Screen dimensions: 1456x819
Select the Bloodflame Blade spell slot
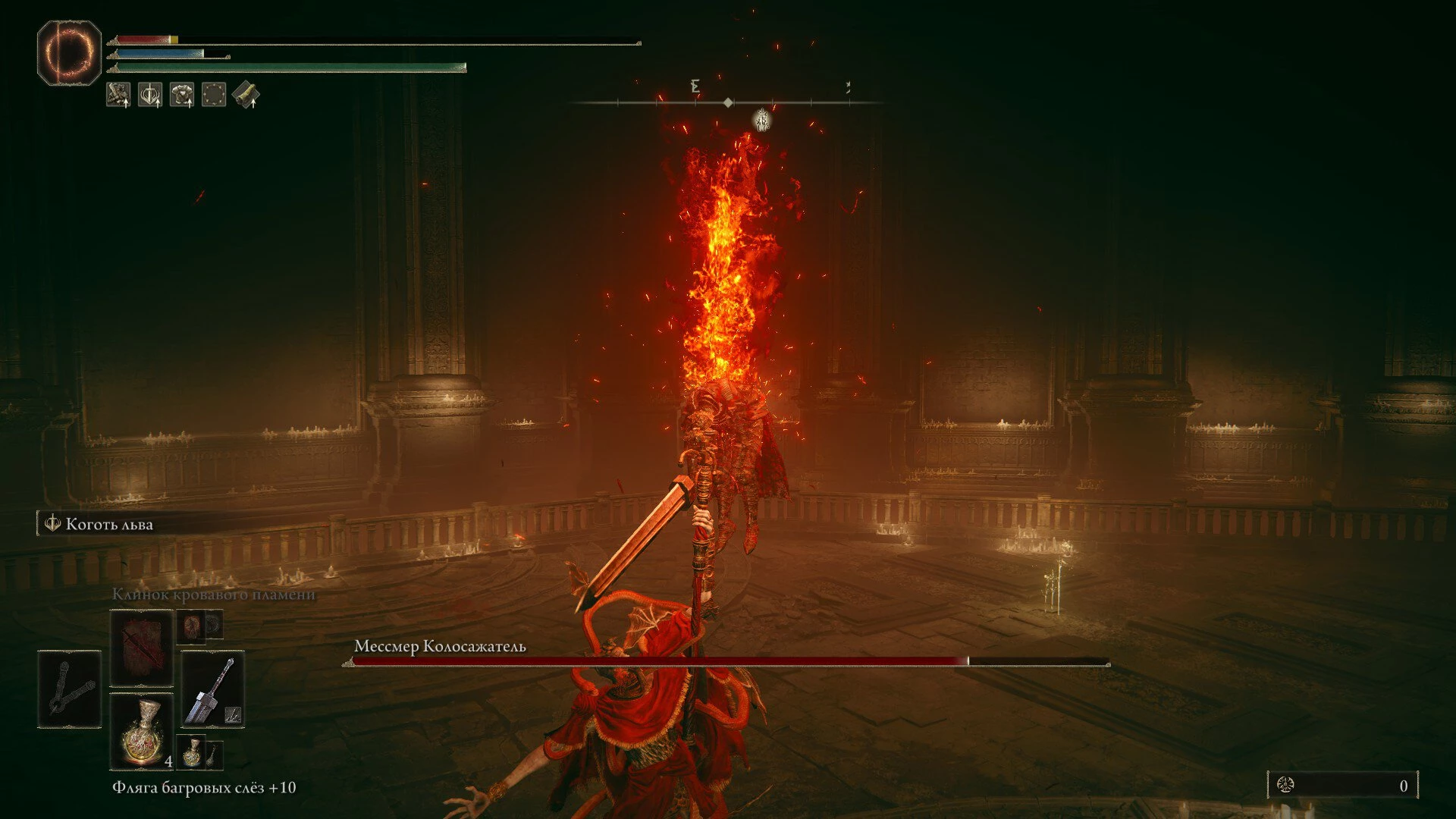coord(142,649)
